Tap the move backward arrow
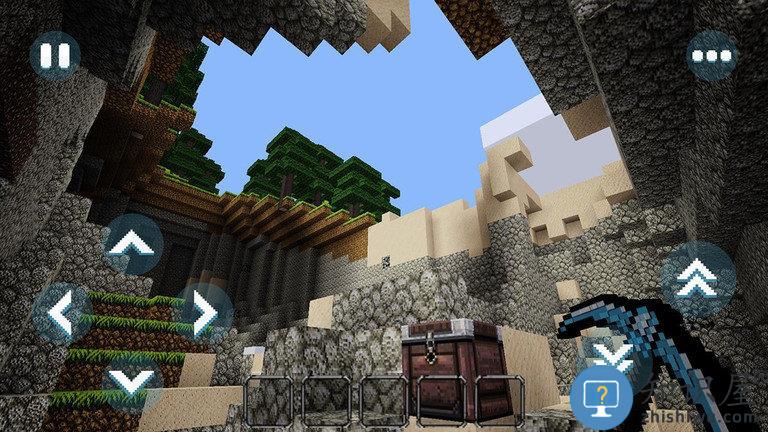 pyautogui.click(x=133, y=381)
